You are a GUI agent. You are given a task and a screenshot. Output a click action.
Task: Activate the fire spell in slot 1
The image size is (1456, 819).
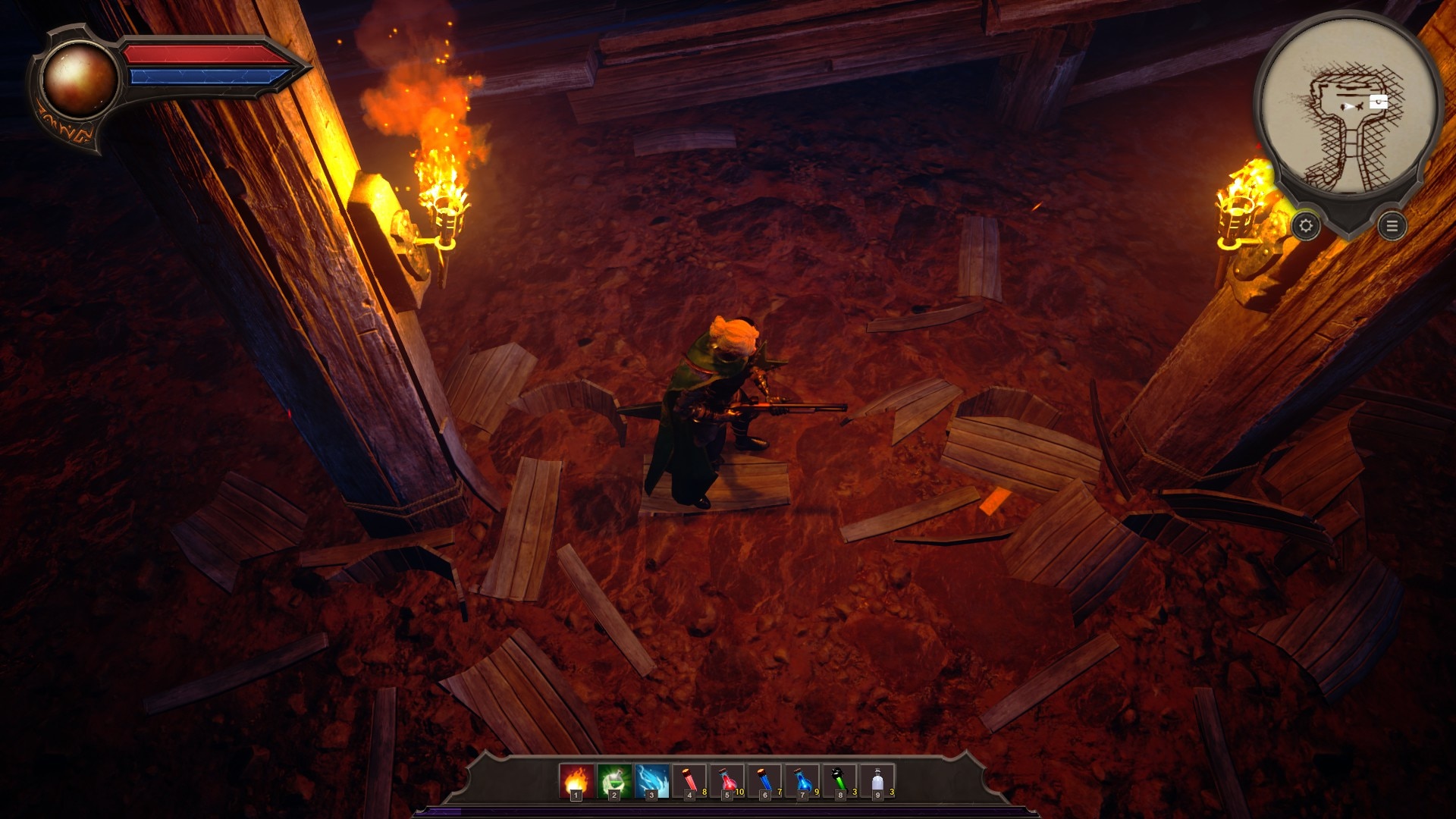click(576, 781)
